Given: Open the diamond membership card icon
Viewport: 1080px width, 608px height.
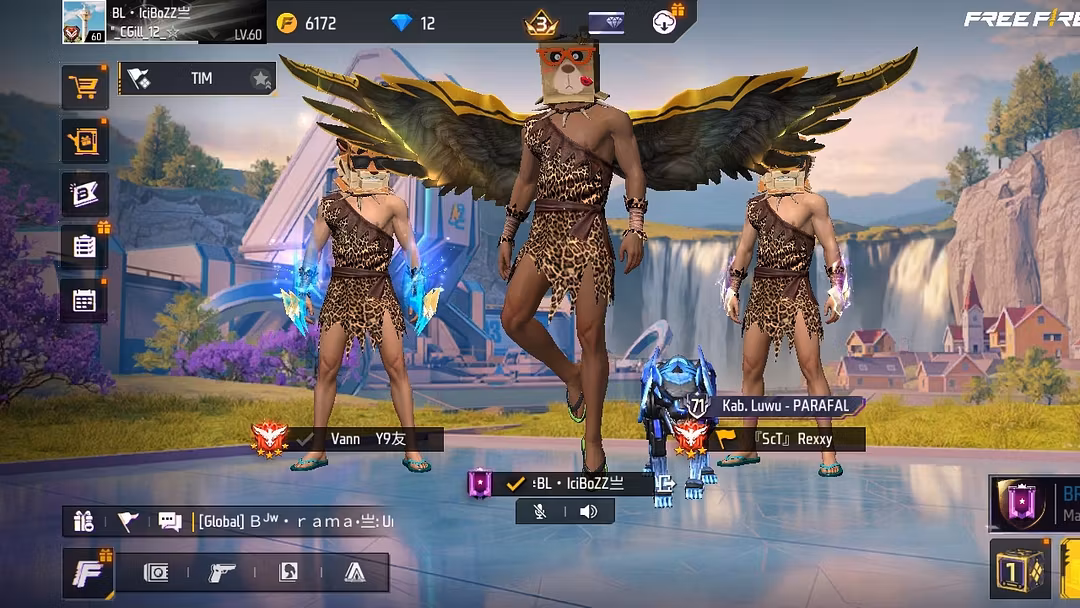Looking at the screenshot, I should (606, 23).
